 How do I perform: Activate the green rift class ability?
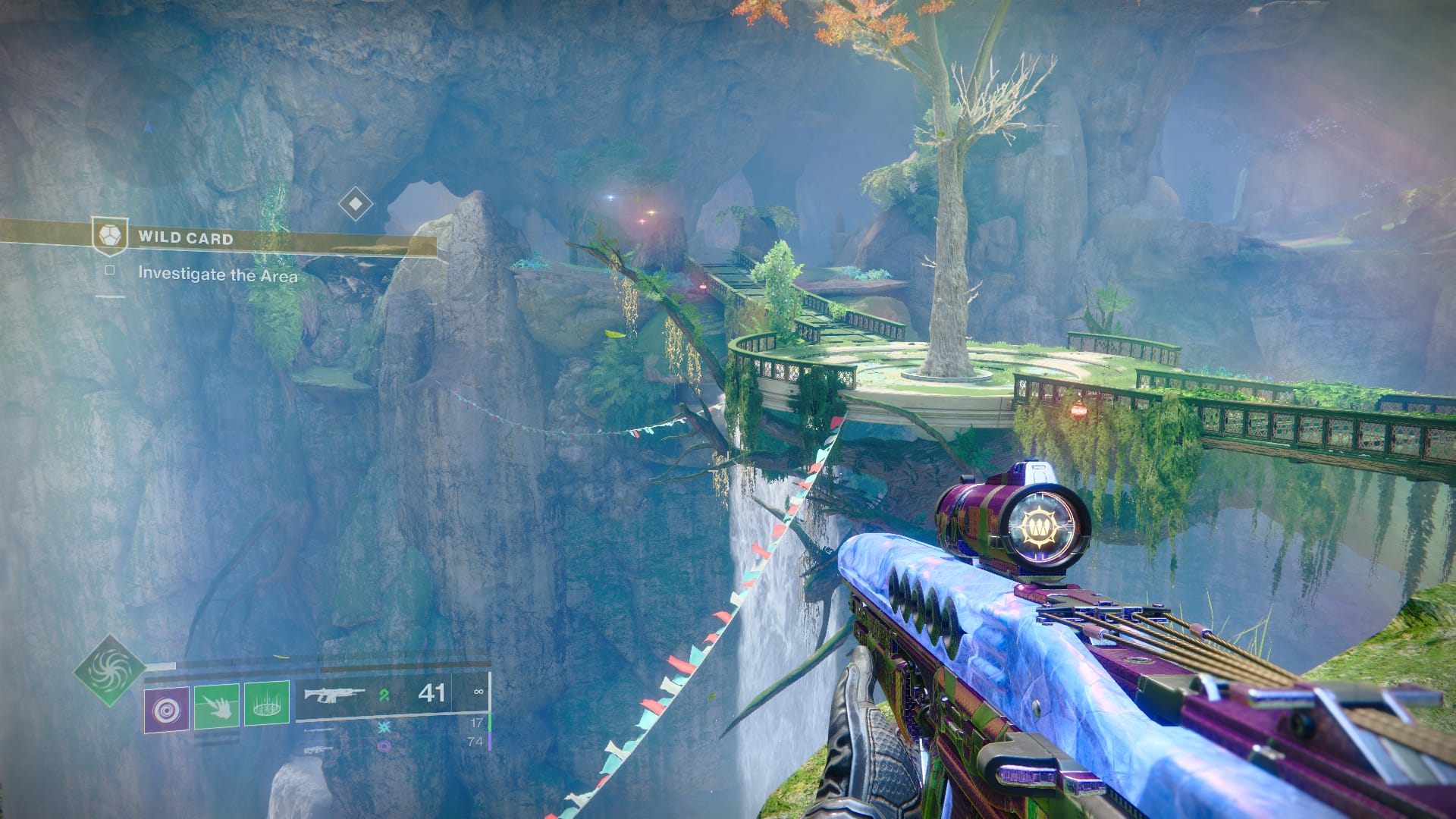coord(266,704)
